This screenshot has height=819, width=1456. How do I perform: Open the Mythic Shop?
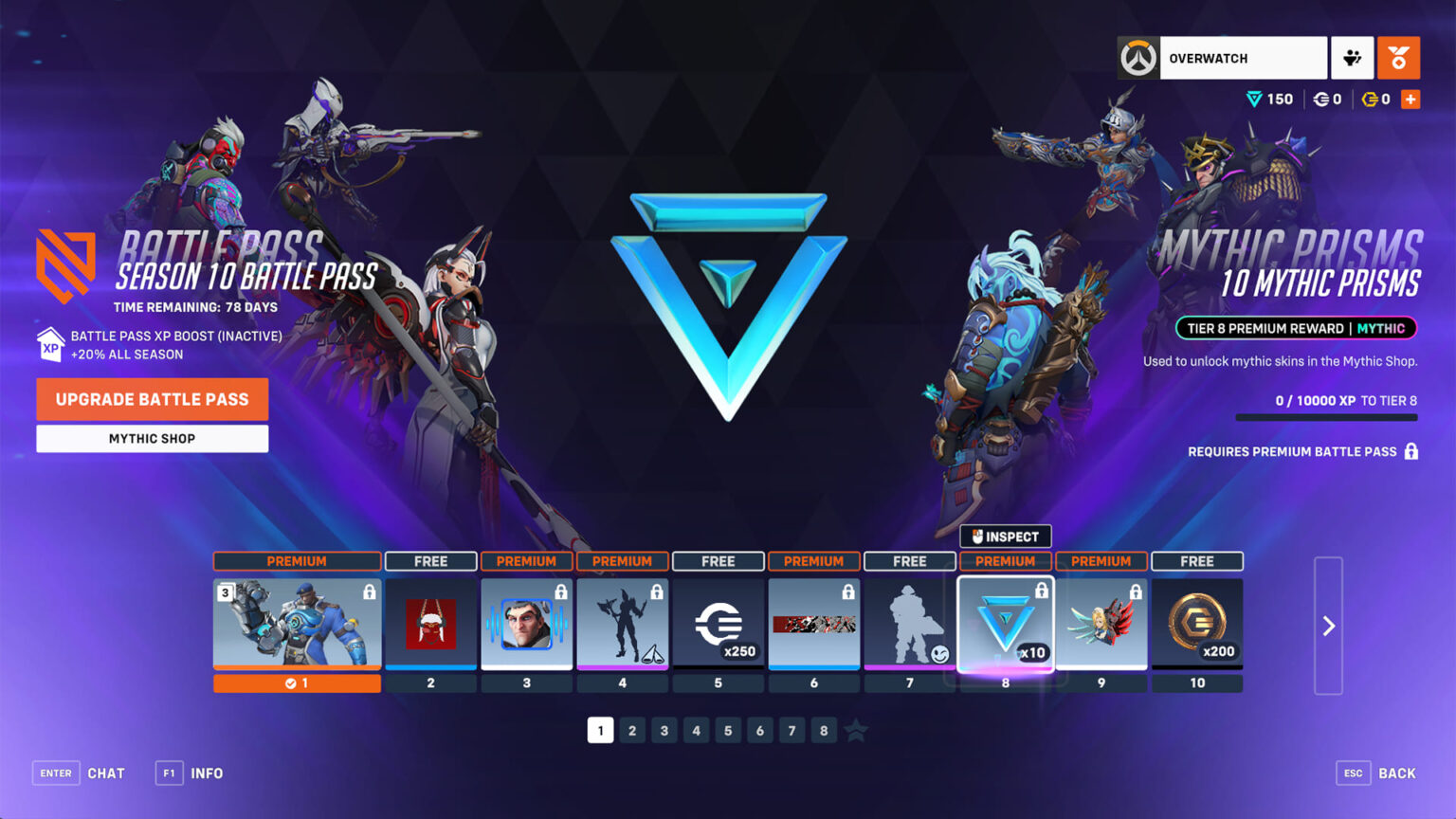point(152,438)
